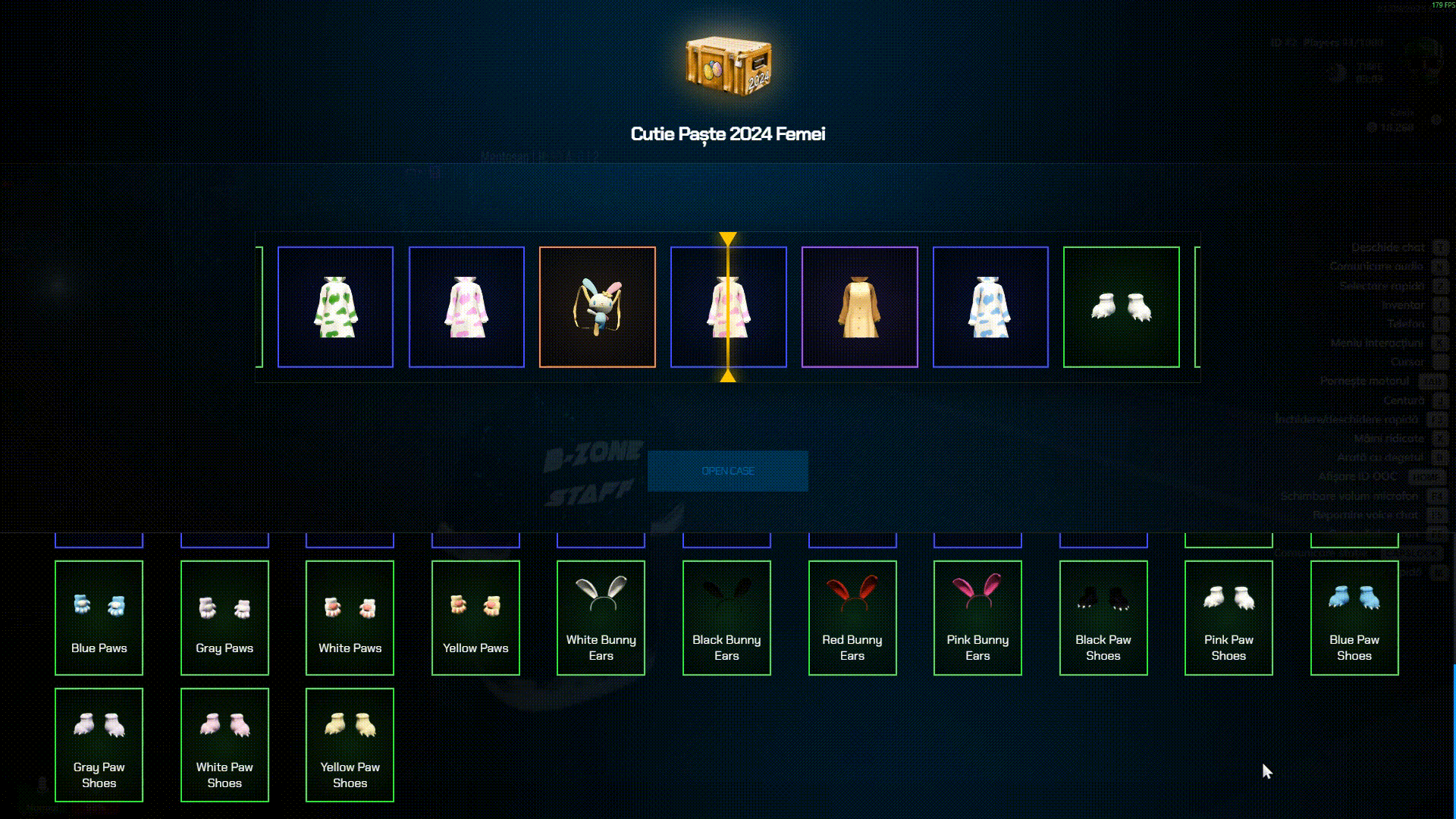Click the bunny backpack roulette tile

pyautogui.click(x=598, y=307)
